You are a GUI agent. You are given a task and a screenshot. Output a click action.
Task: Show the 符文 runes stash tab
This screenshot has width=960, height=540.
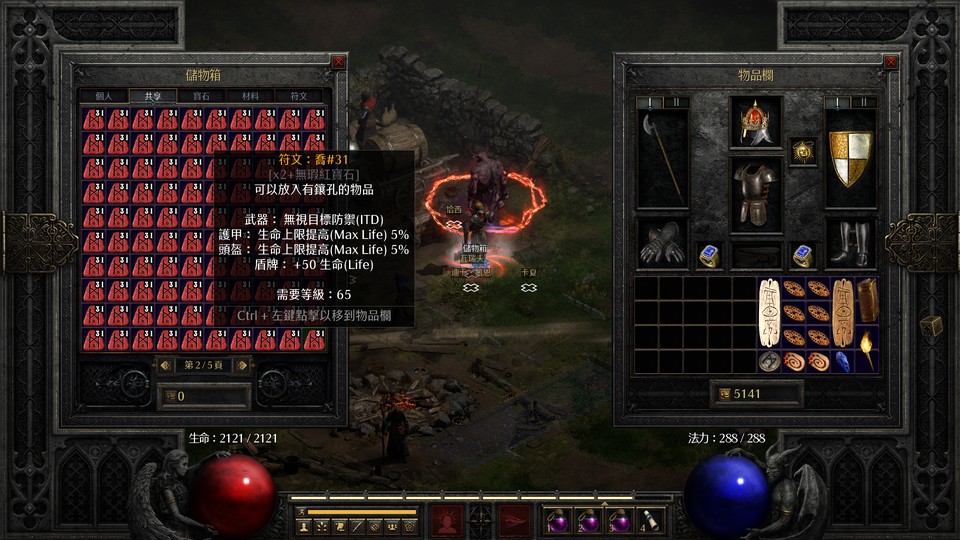298,96
